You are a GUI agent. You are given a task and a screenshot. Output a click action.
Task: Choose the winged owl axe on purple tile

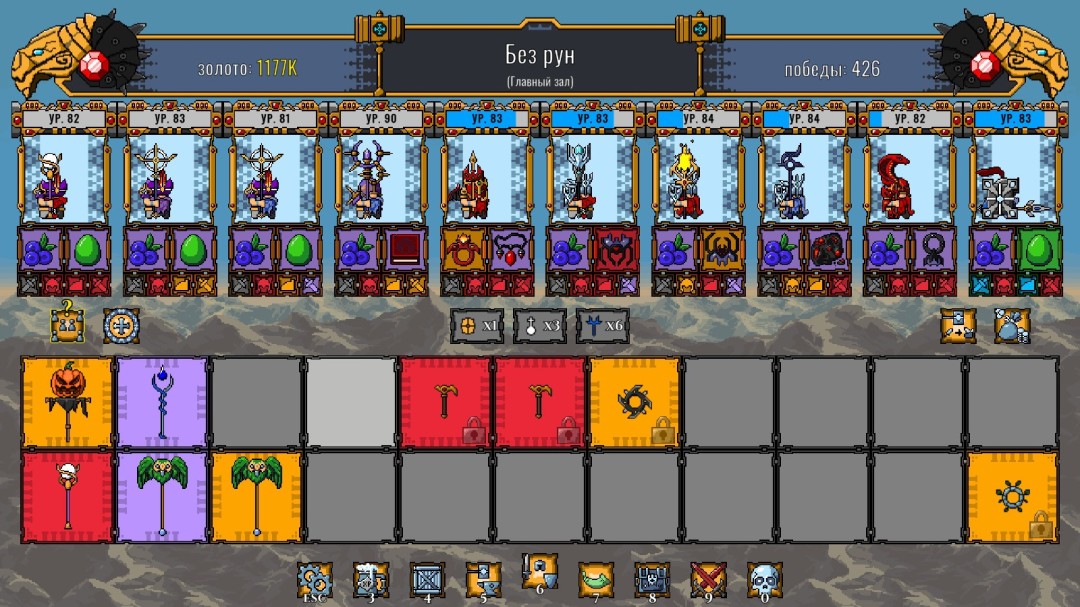161,497
